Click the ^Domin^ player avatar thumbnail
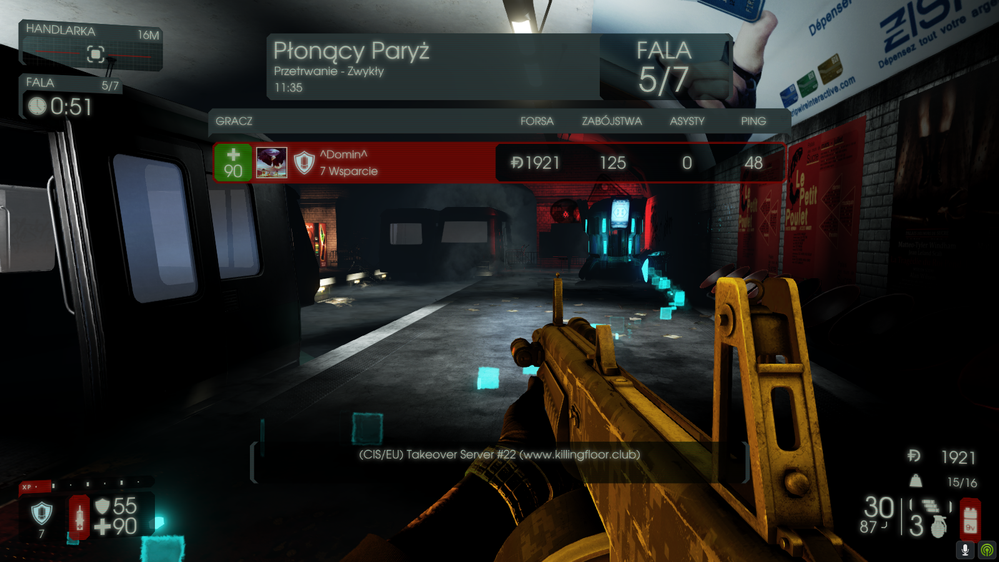This screenshot has height=562, width=999. pyautogui.click(x=271, y=163)
